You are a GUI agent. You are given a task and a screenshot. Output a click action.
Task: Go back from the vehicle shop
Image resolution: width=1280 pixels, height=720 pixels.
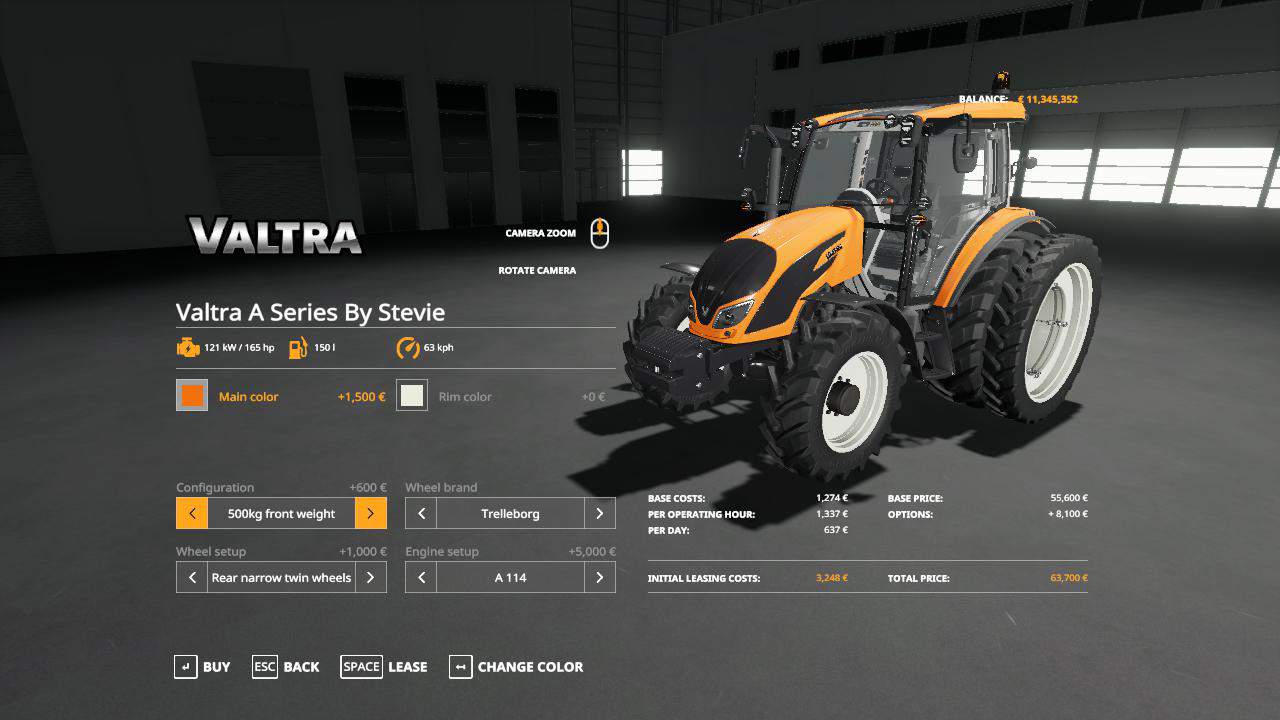286,667
